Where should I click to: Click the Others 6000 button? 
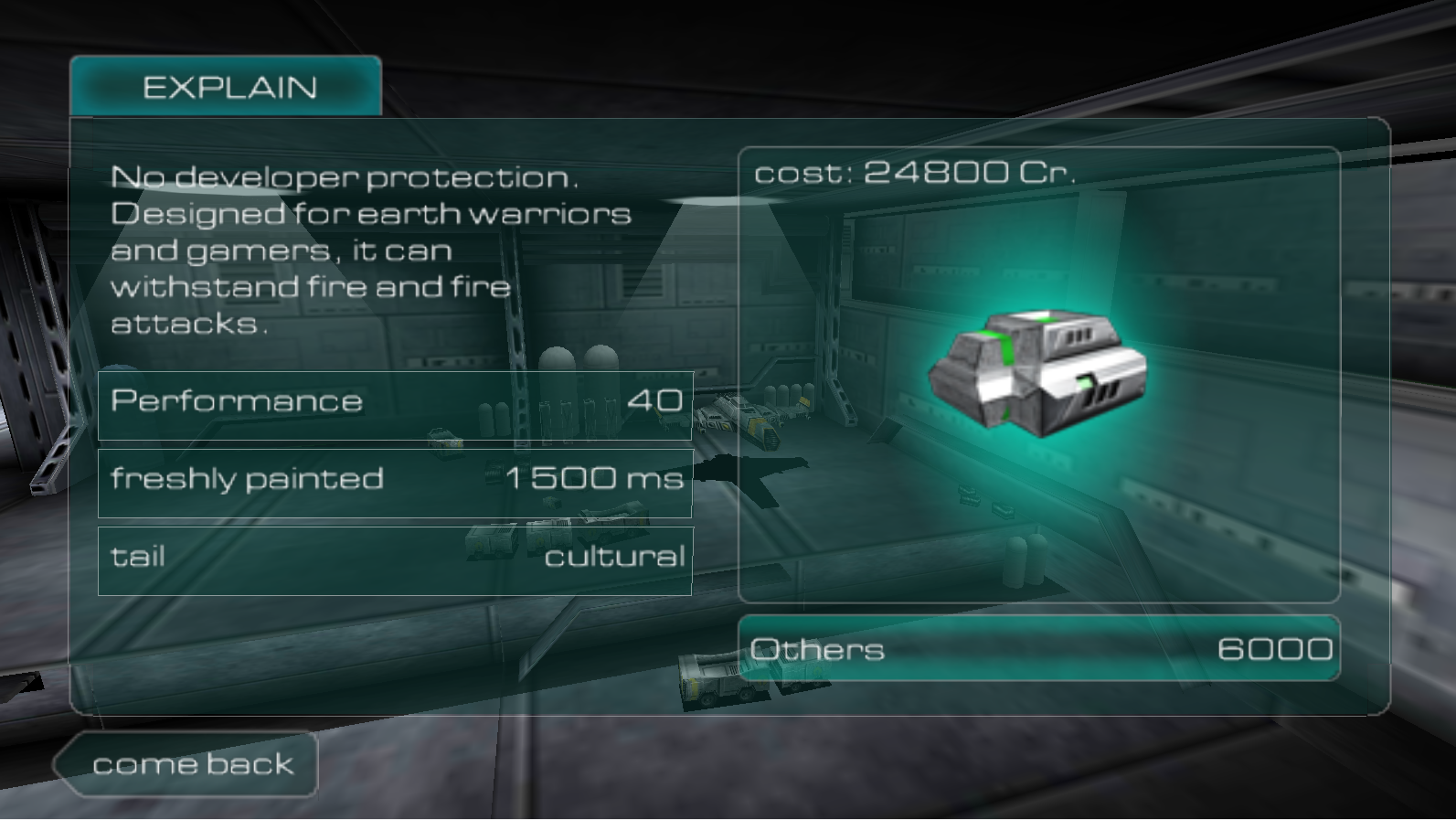point(1039,649)
